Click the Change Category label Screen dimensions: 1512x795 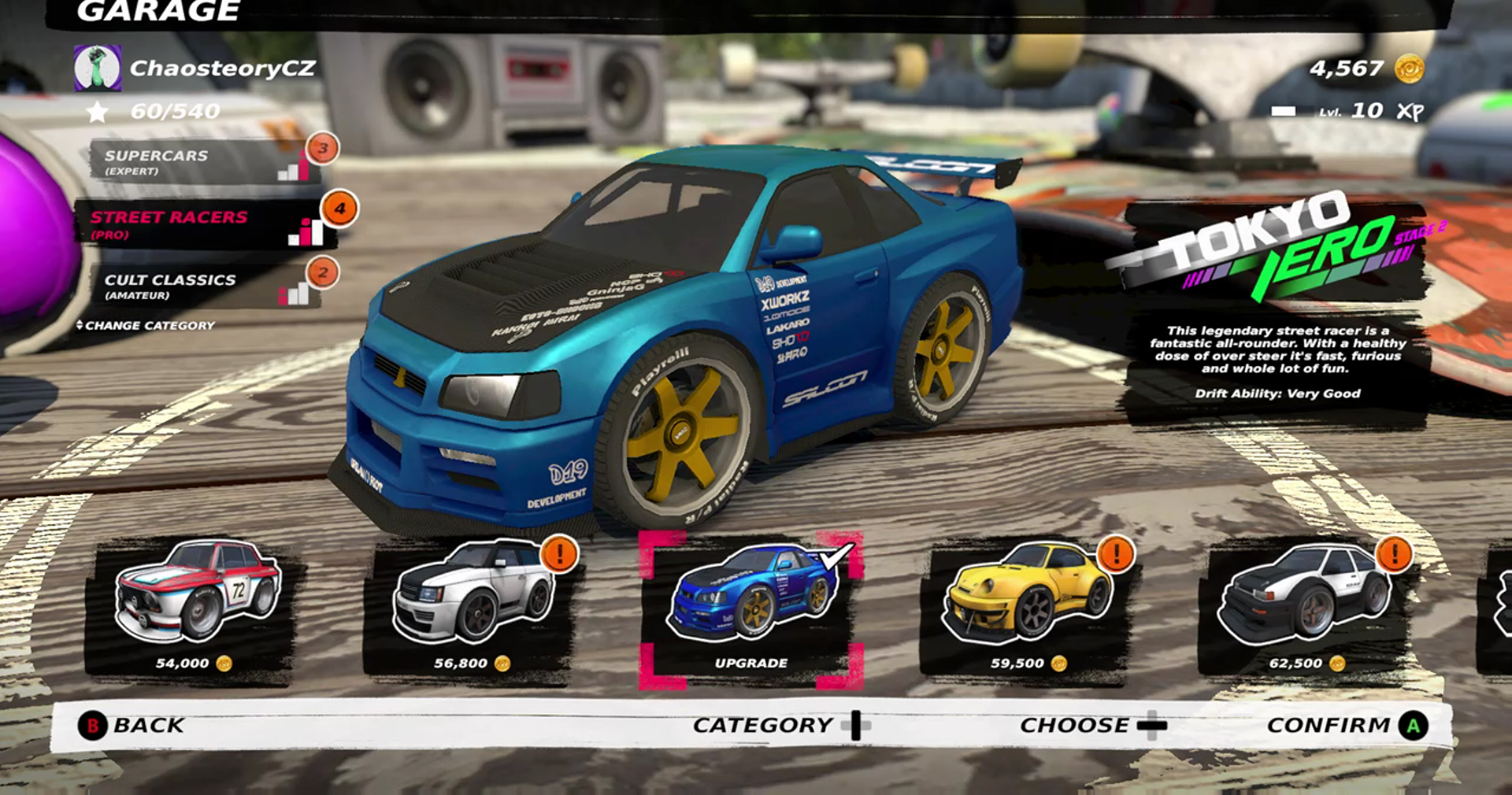point(146,325)
